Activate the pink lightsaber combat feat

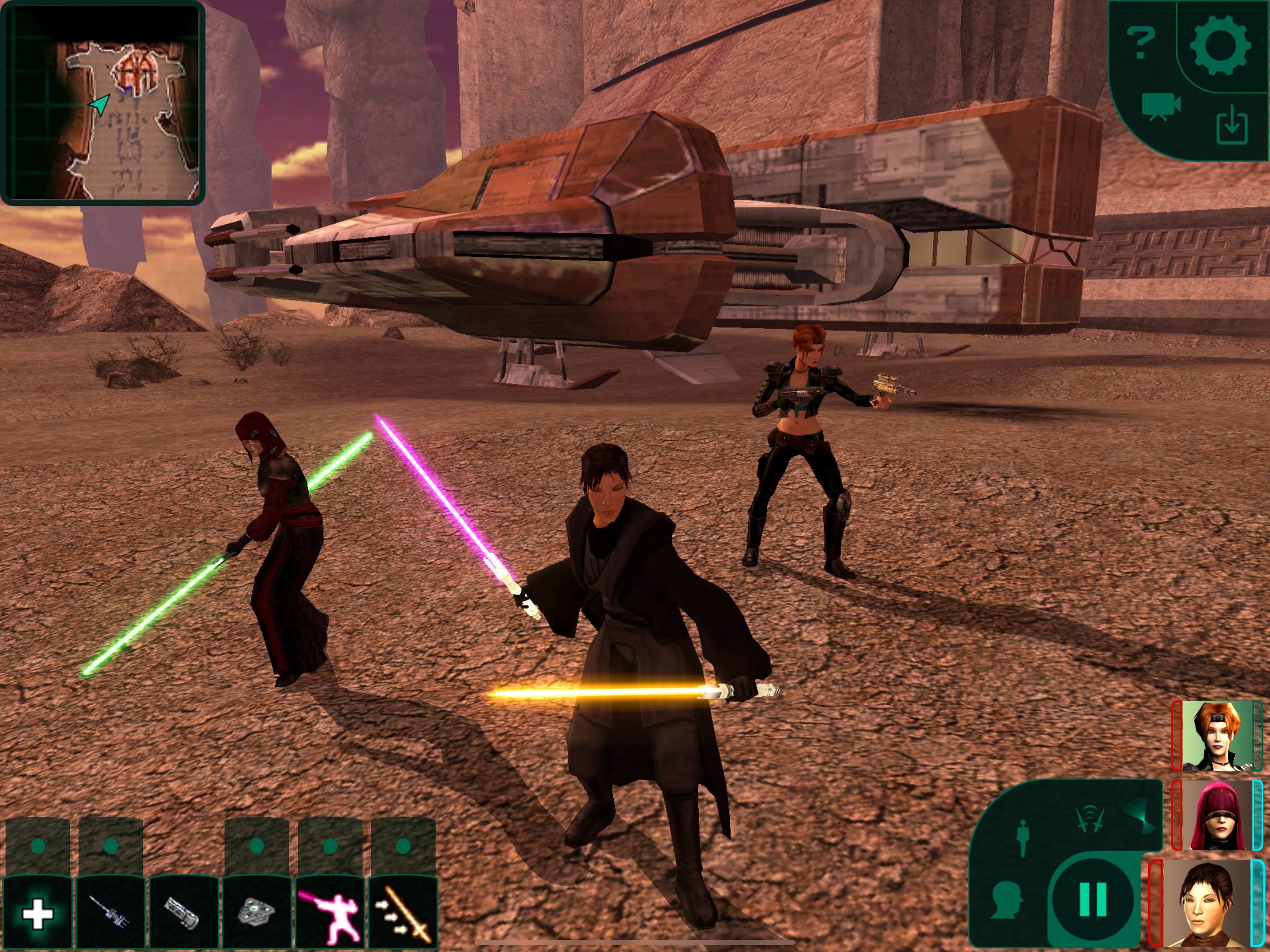coord(330,913)
